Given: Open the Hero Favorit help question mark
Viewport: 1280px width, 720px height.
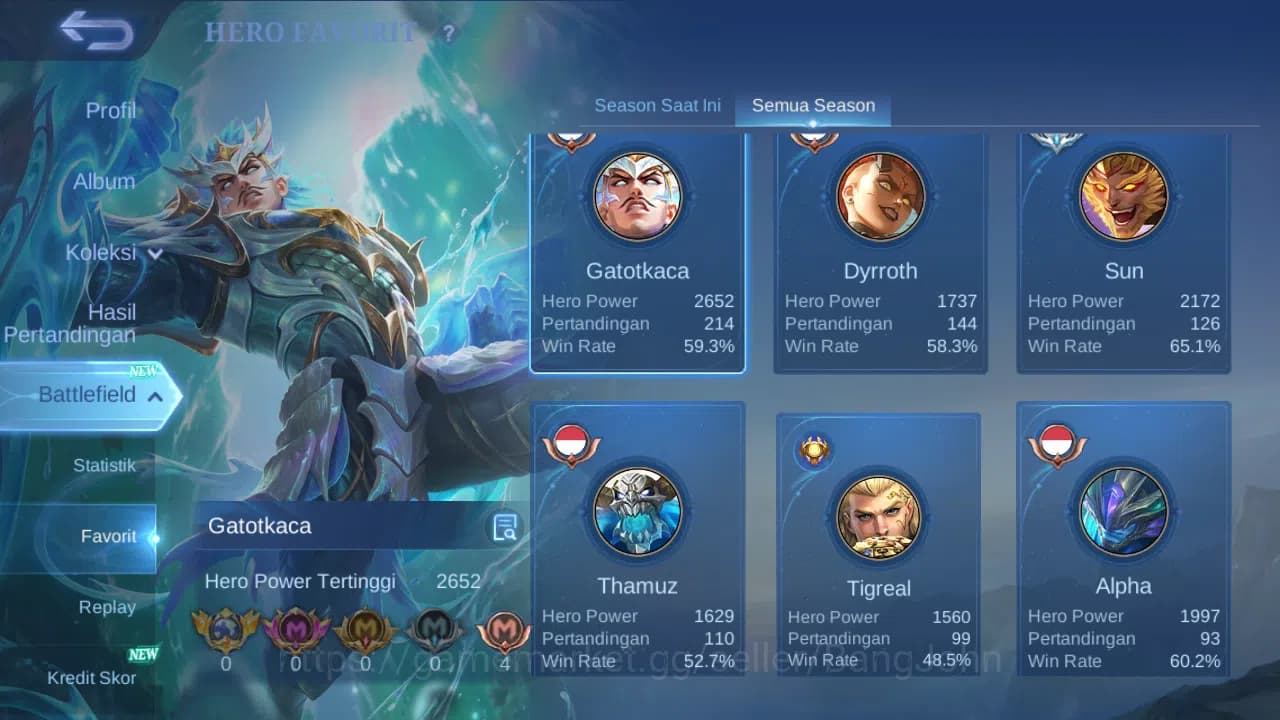Looking at the screenshot, I should 447,33.
